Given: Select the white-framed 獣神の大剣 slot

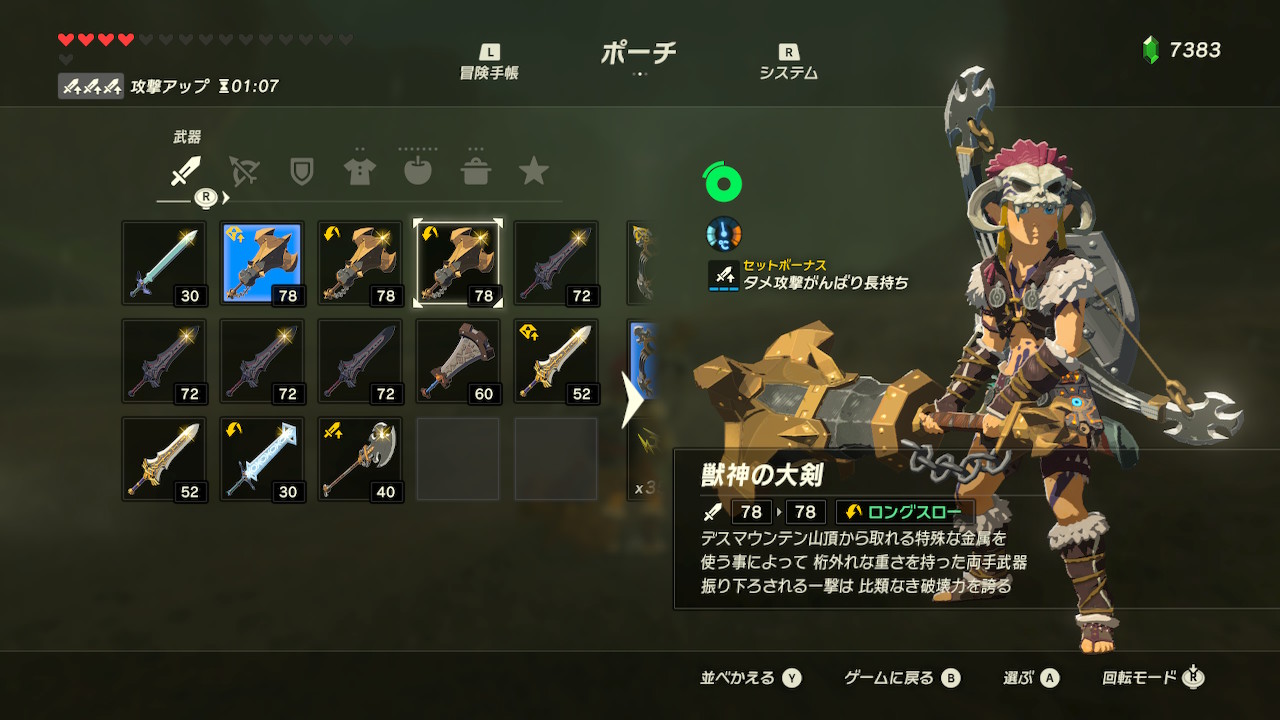Looking at the screenshot, I should tap(458, 263).
